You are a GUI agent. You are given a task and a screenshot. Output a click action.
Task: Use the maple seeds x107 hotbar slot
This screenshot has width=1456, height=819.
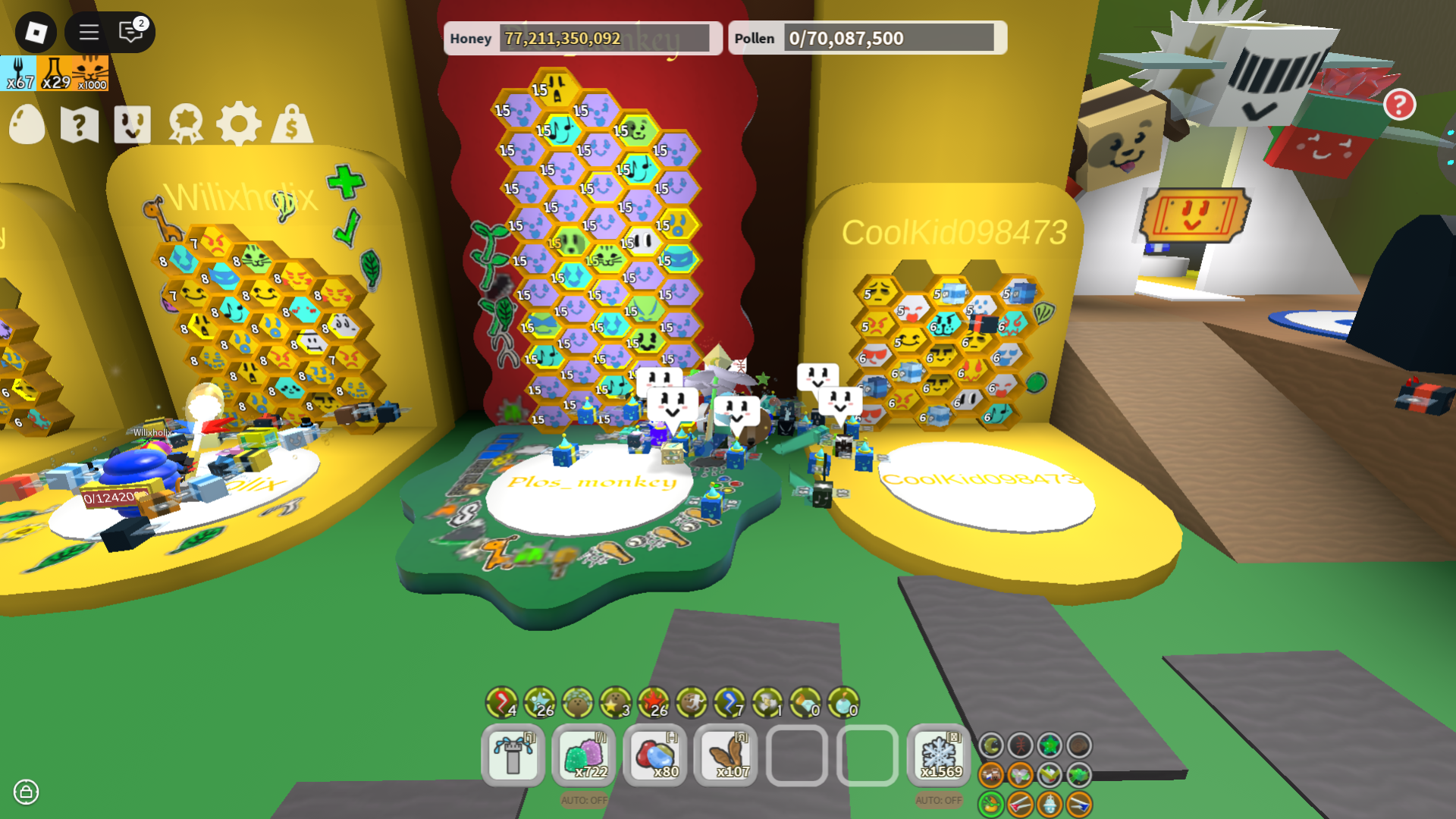coord(726,755)
